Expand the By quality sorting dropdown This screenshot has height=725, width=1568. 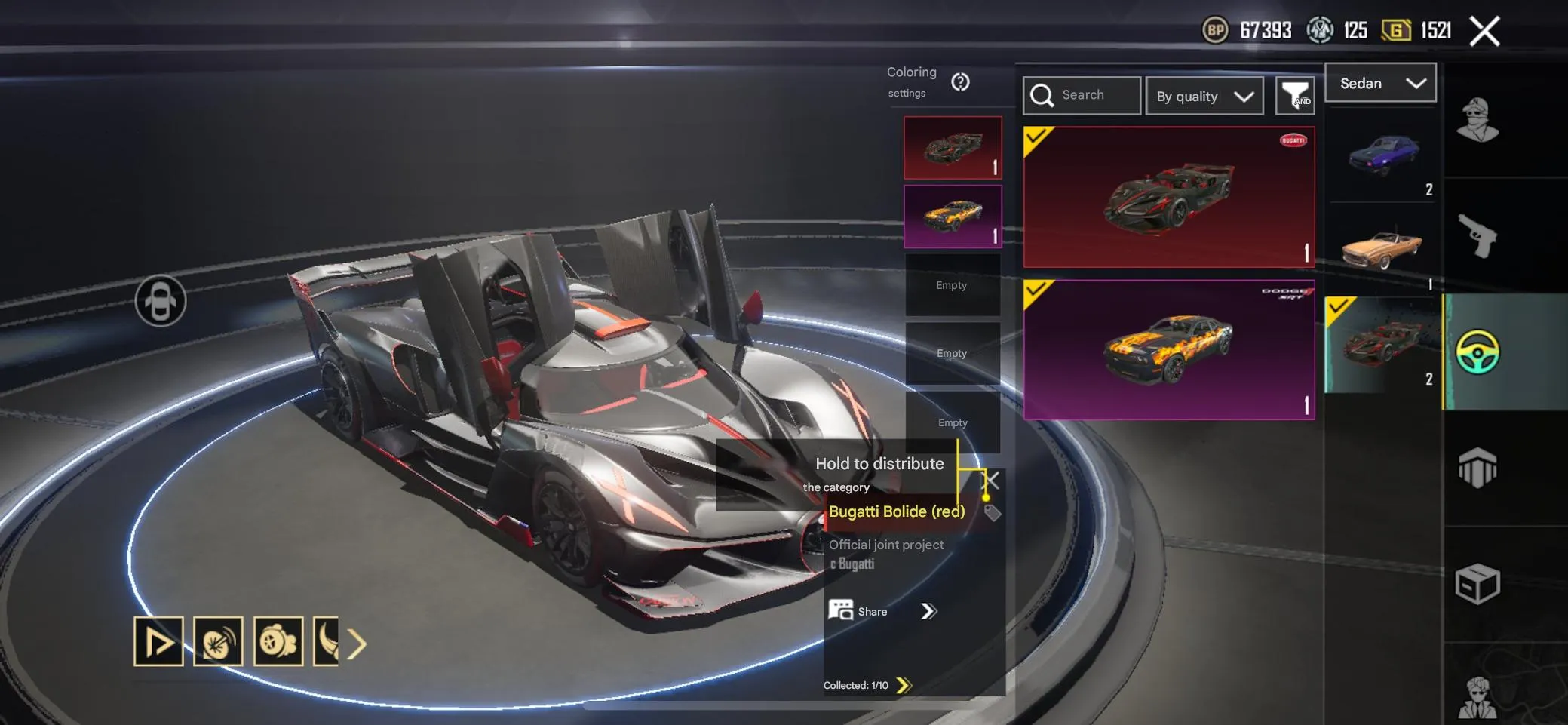pos(1204,96)
